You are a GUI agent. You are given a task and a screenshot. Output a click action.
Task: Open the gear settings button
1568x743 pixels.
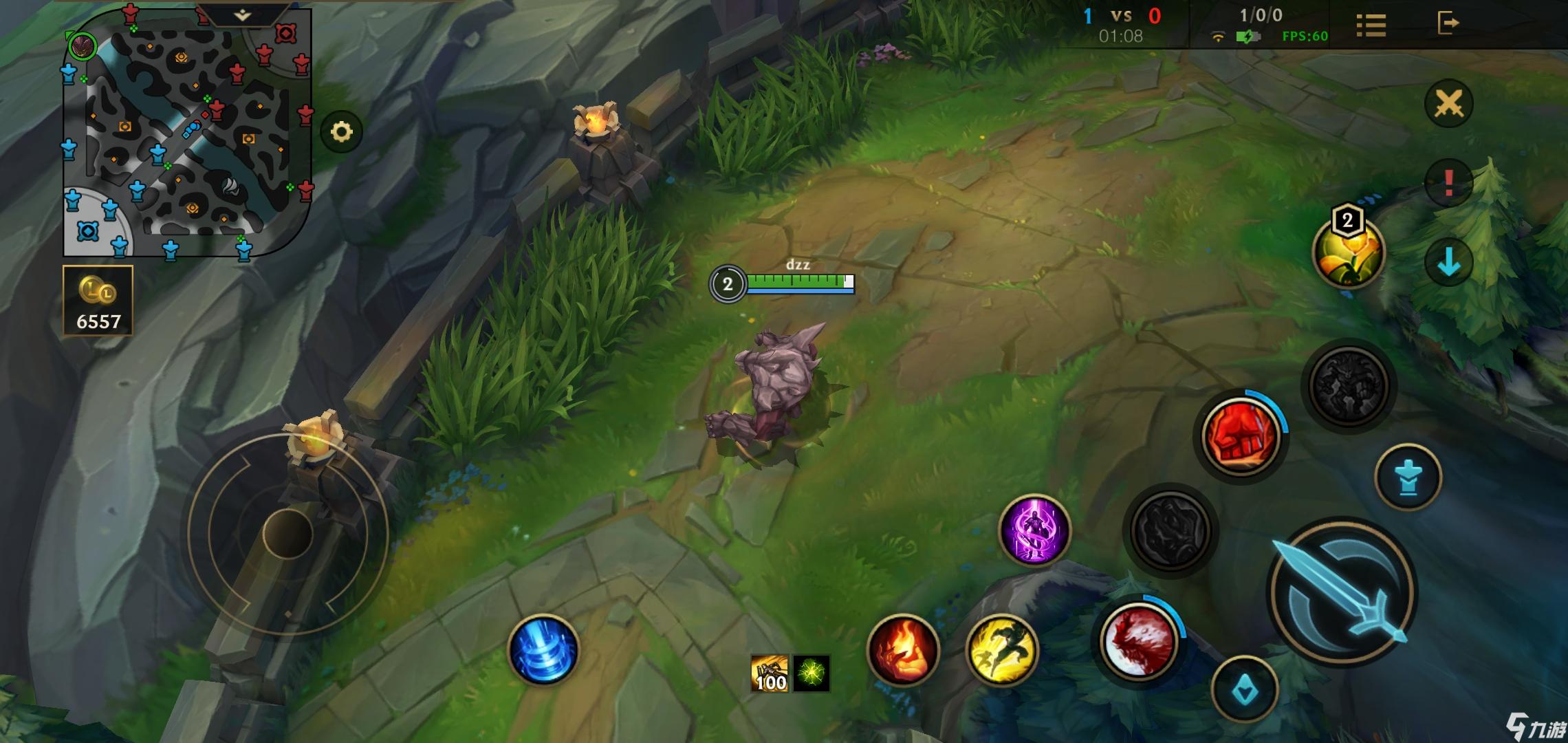coord(341,131)
